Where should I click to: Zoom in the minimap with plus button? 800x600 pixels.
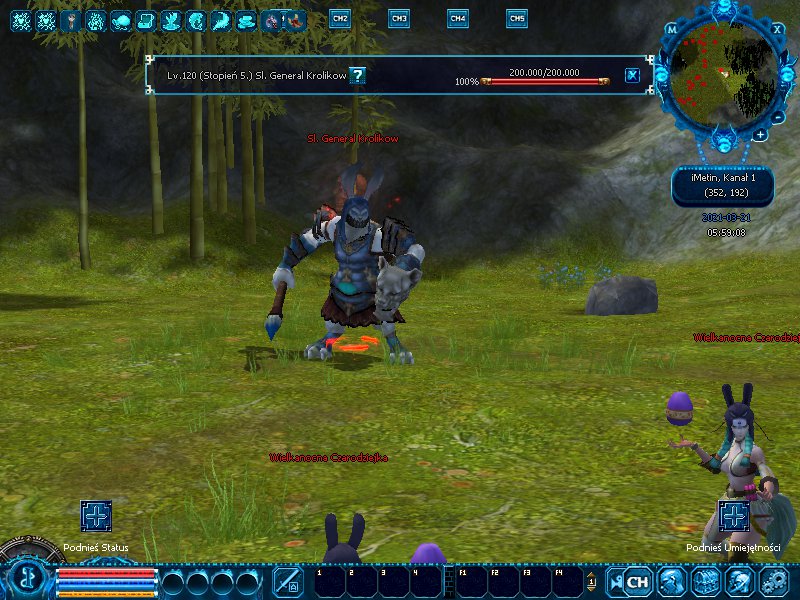[x=761, y=135]
